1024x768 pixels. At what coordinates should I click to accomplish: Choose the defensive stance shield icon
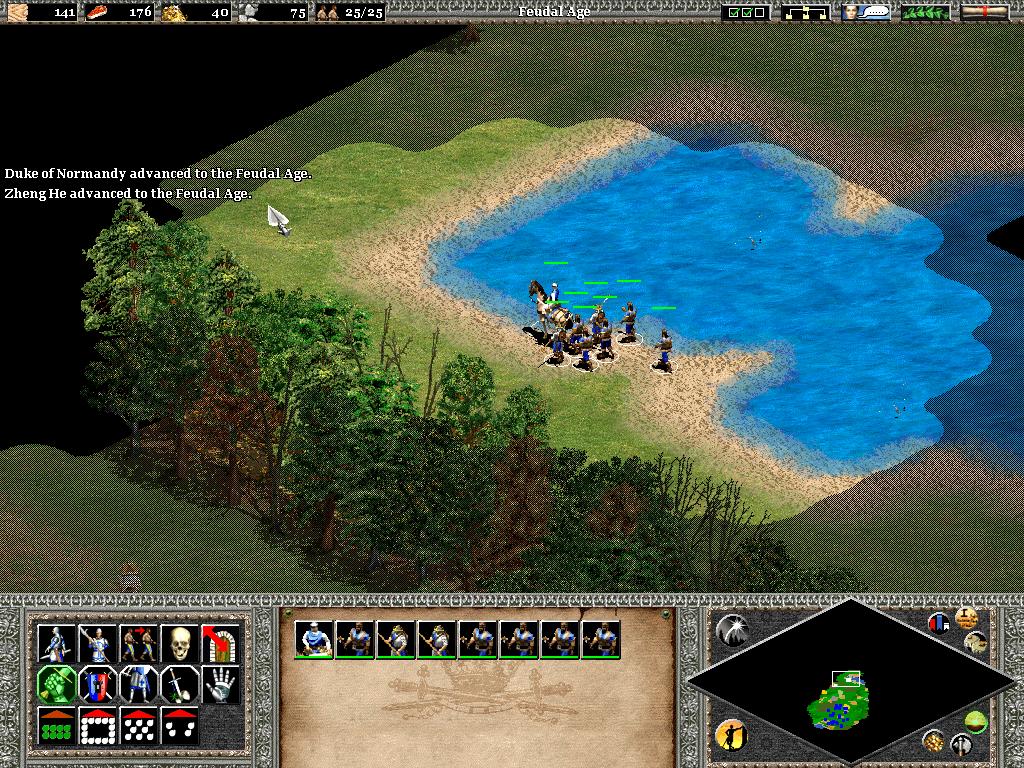(97, 685)
